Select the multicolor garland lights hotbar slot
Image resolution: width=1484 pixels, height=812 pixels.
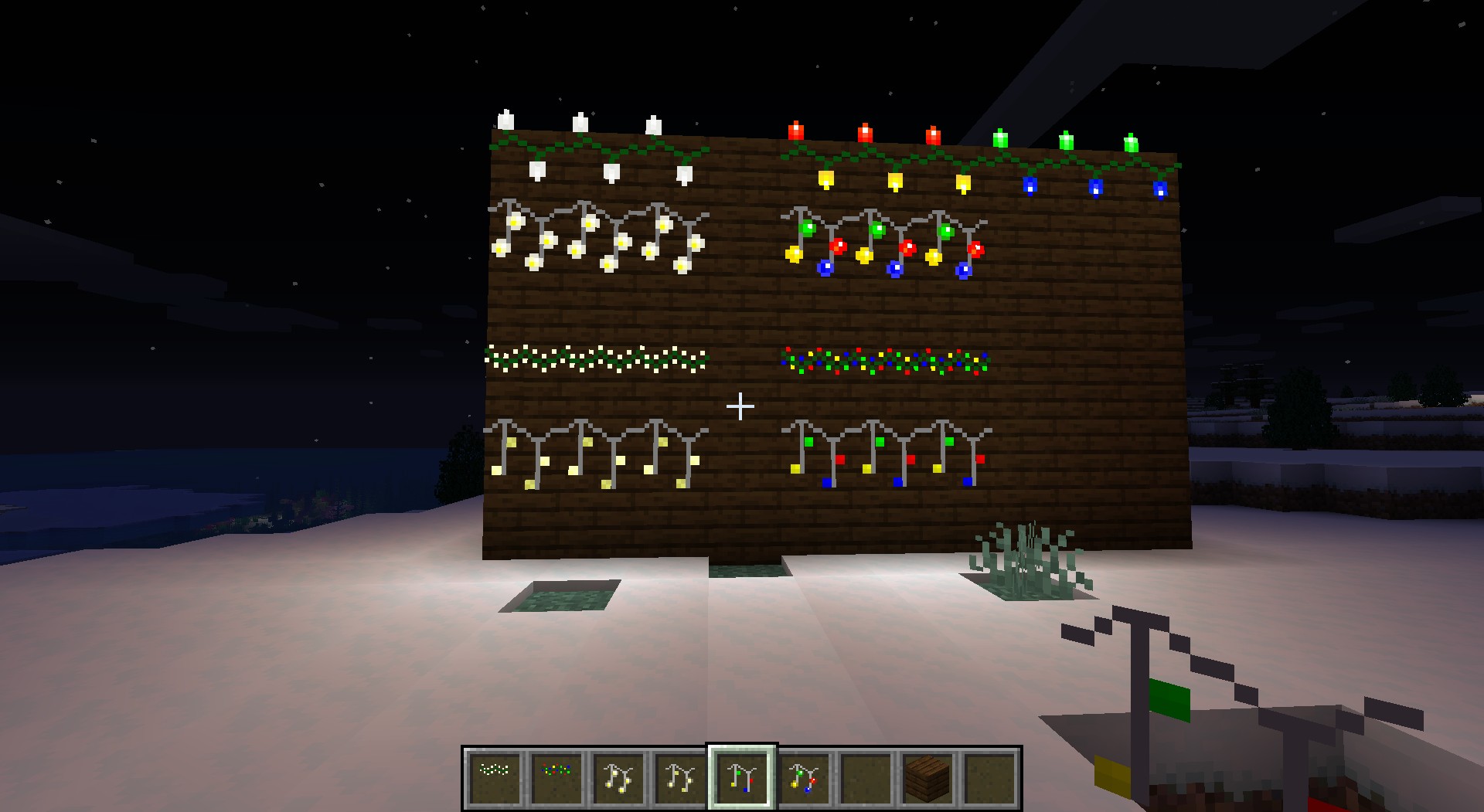pyautogui.click(x=556, y=777)
